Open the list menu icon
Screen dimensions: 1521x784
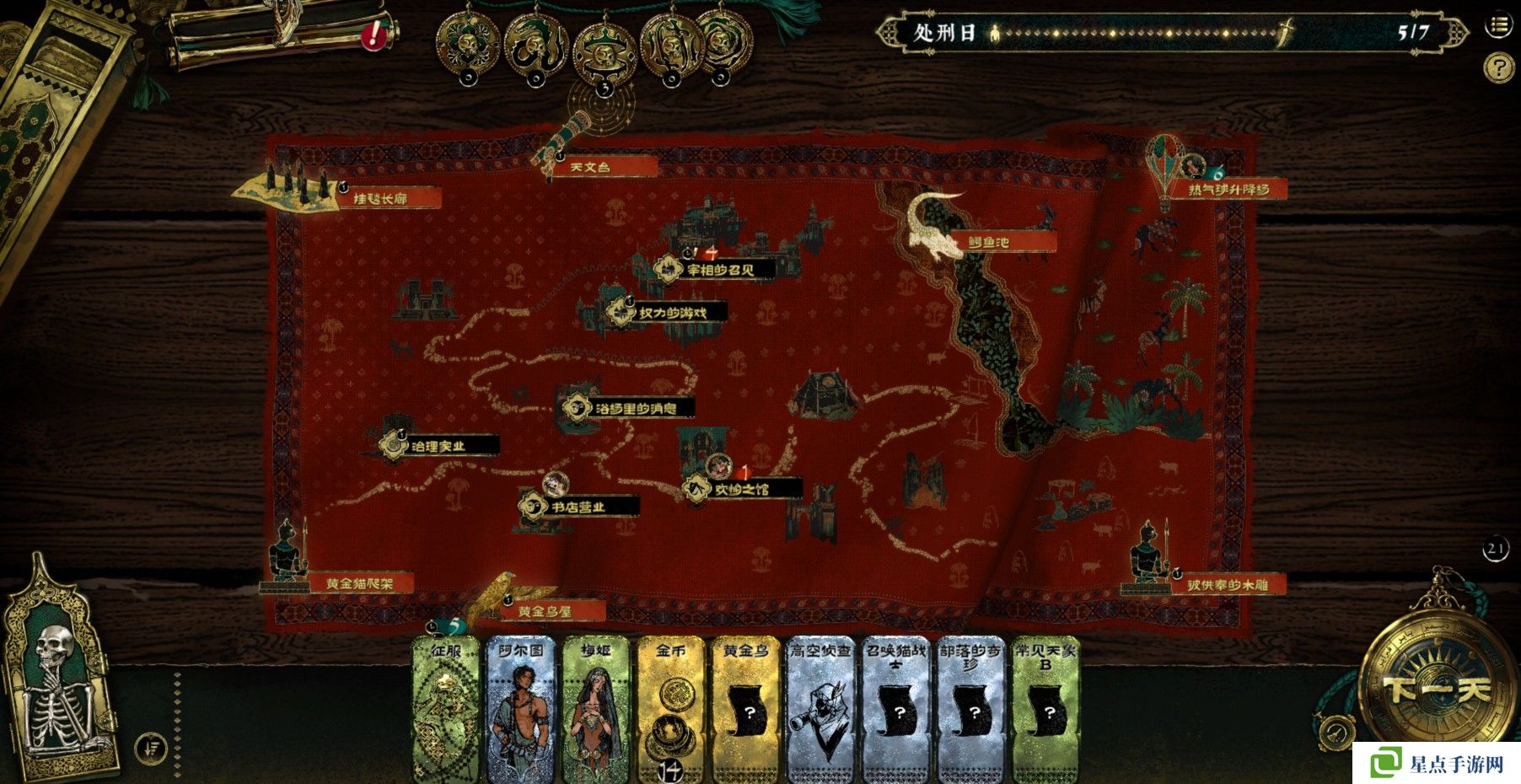[1498, 25]
